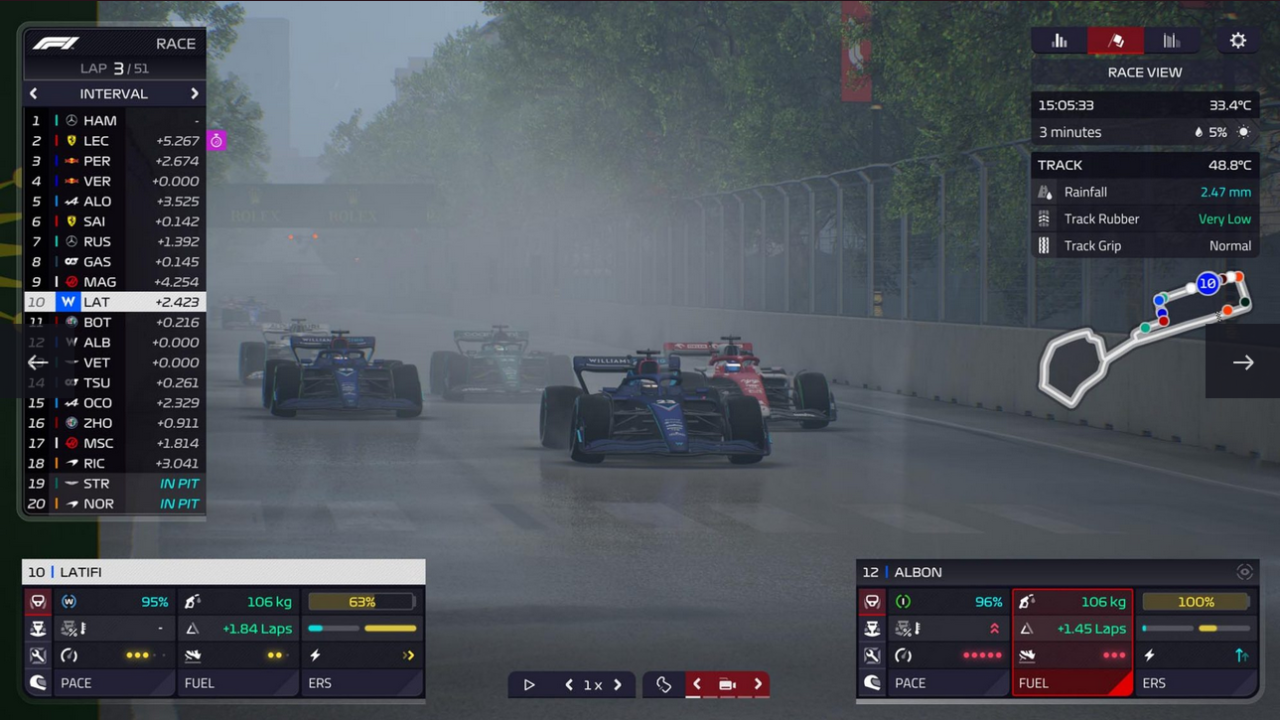Open the settings gear icon
Viewport: 1280px width, 720px height.
[1238, 41]
